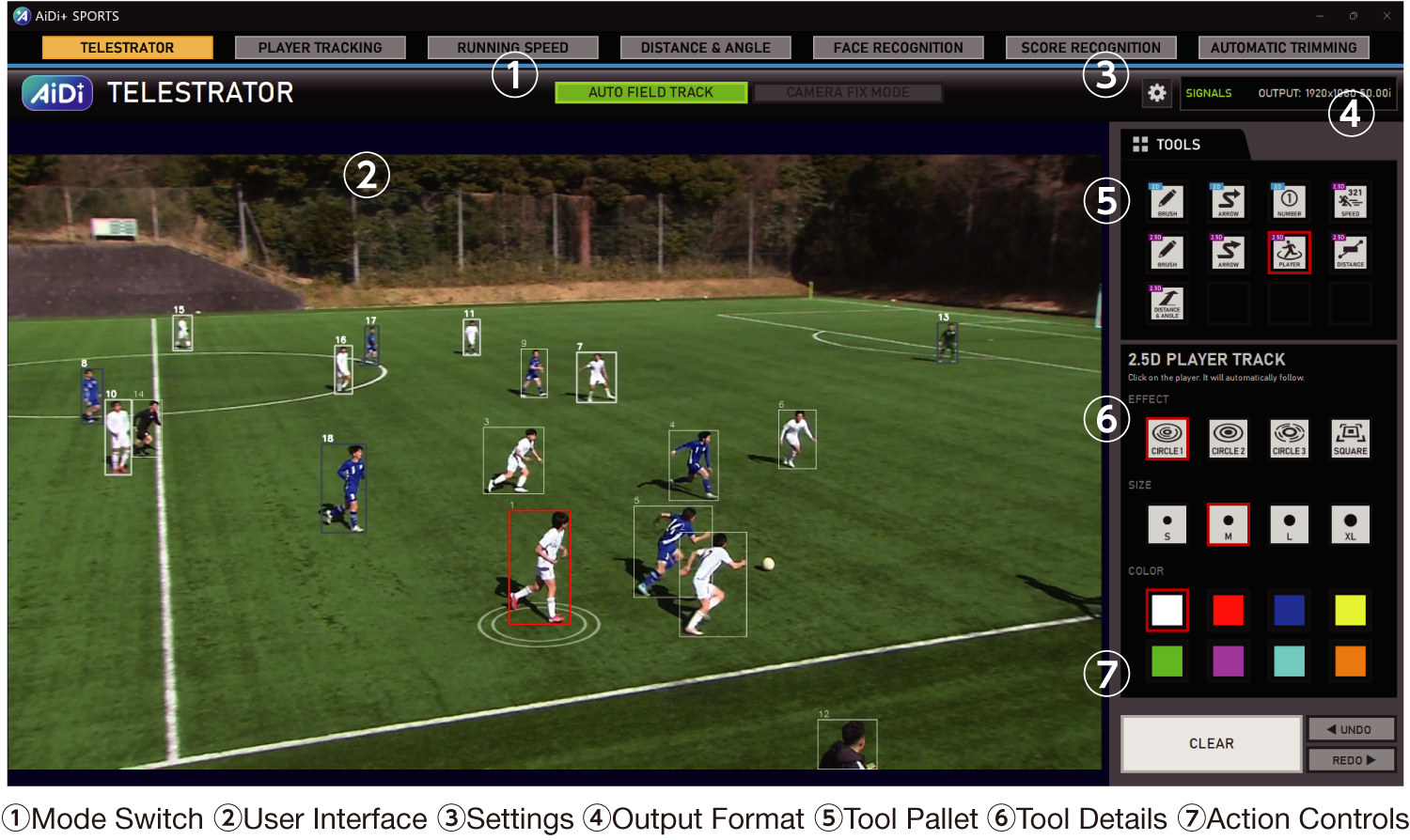Viewport: 1410px width, 840px height.
Task: Select the 2D Brush tool
Action: 1167,201
